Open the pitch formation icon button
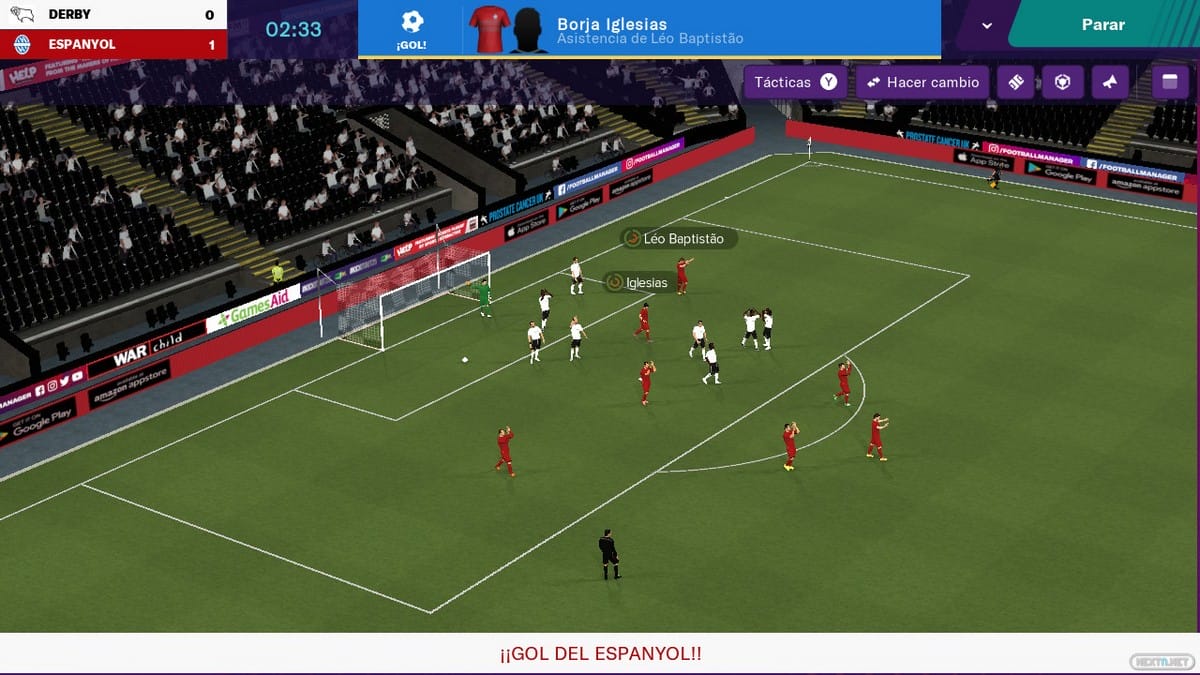Image resolution: width=1200 pixels, height=675 pixels. [1016, 82]
